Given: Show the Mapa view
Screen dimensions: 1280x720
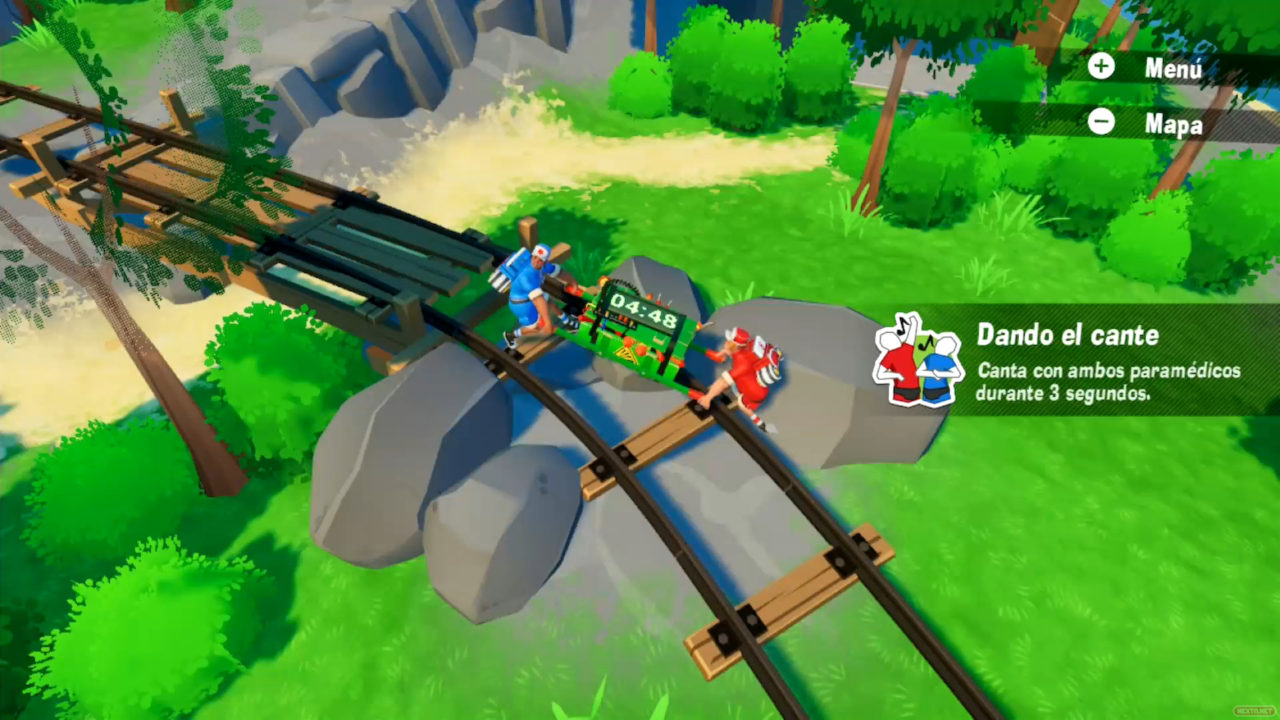Looking at the screenshot, I should pyautogui.click(x=1146, y=122).
